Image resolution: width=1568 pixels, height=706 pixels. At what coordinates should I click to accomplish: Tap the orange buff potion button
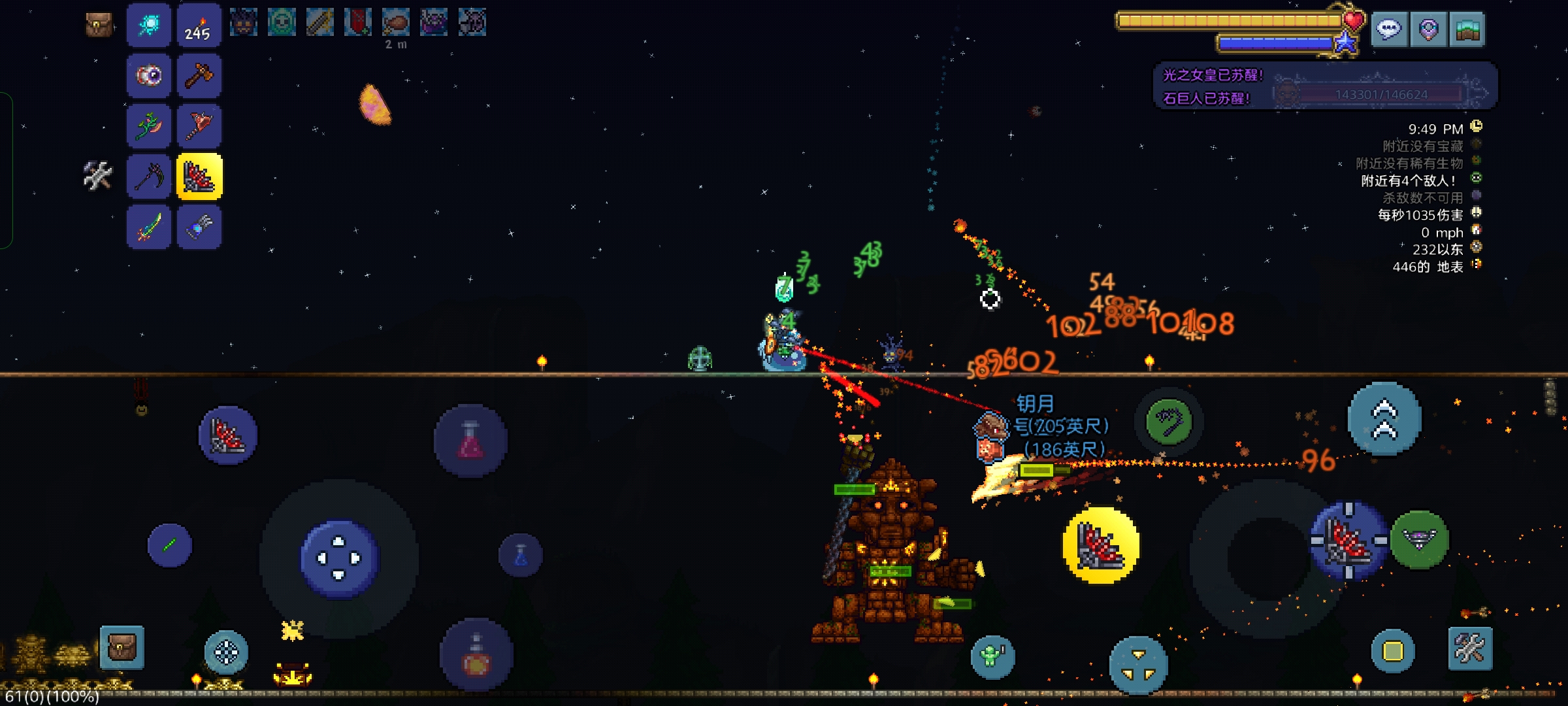click(x=476, y=655)
